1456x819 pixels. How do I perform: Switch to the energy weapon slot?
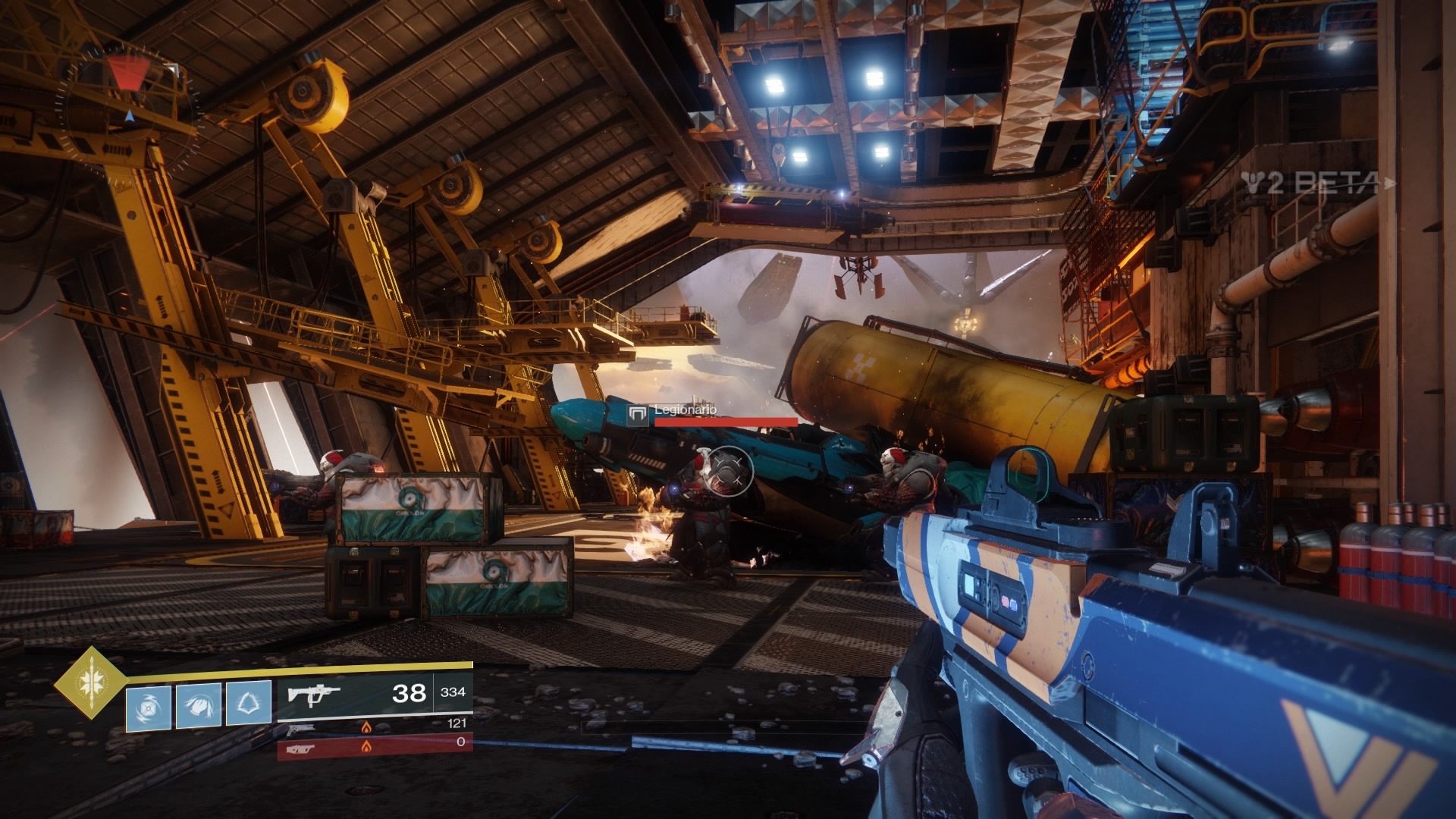pyautogui.click(x=375, y=728)
